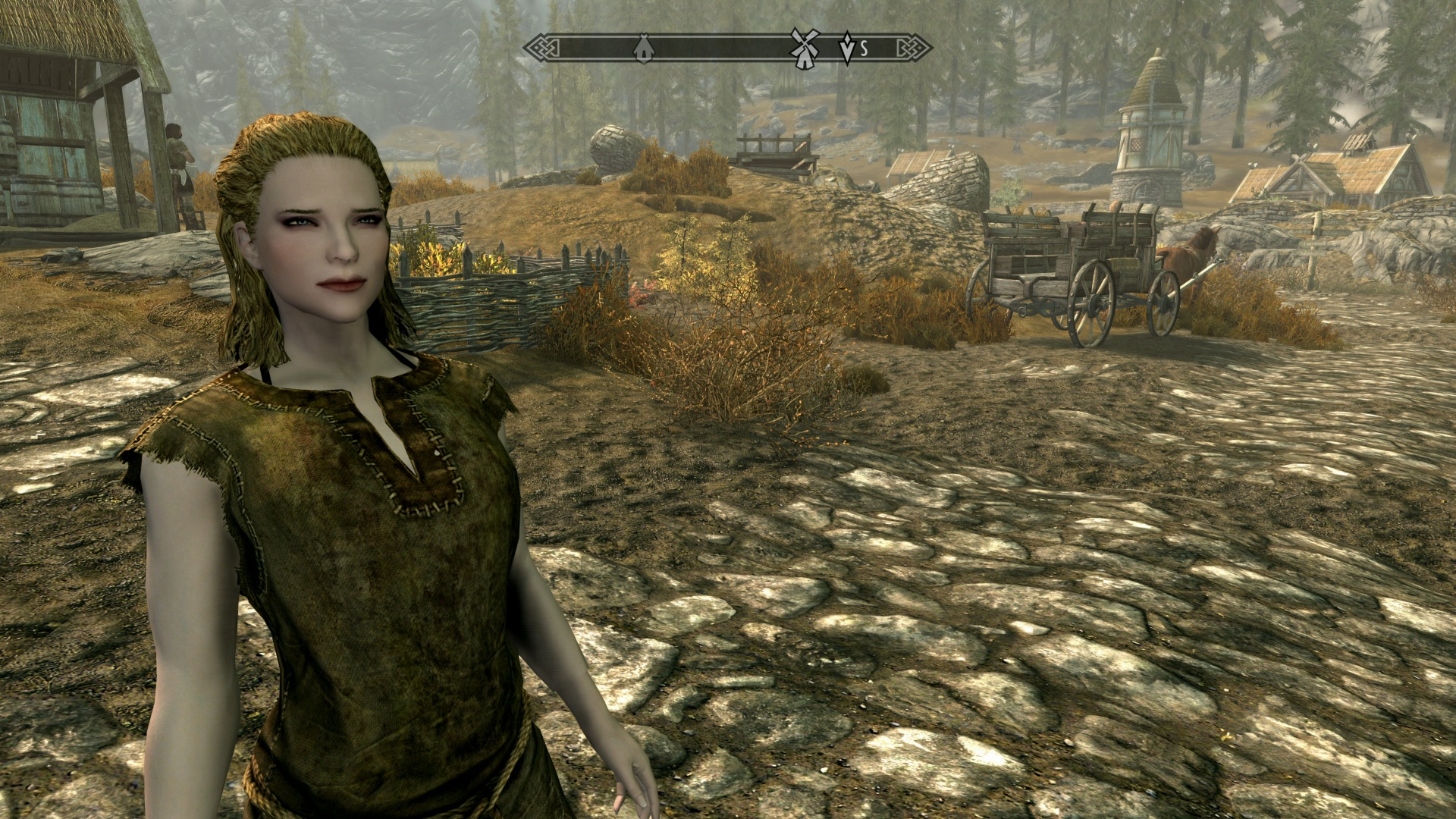Click the quest arrow marker on the compass
1456x819 pixels.
click(846, 48)
